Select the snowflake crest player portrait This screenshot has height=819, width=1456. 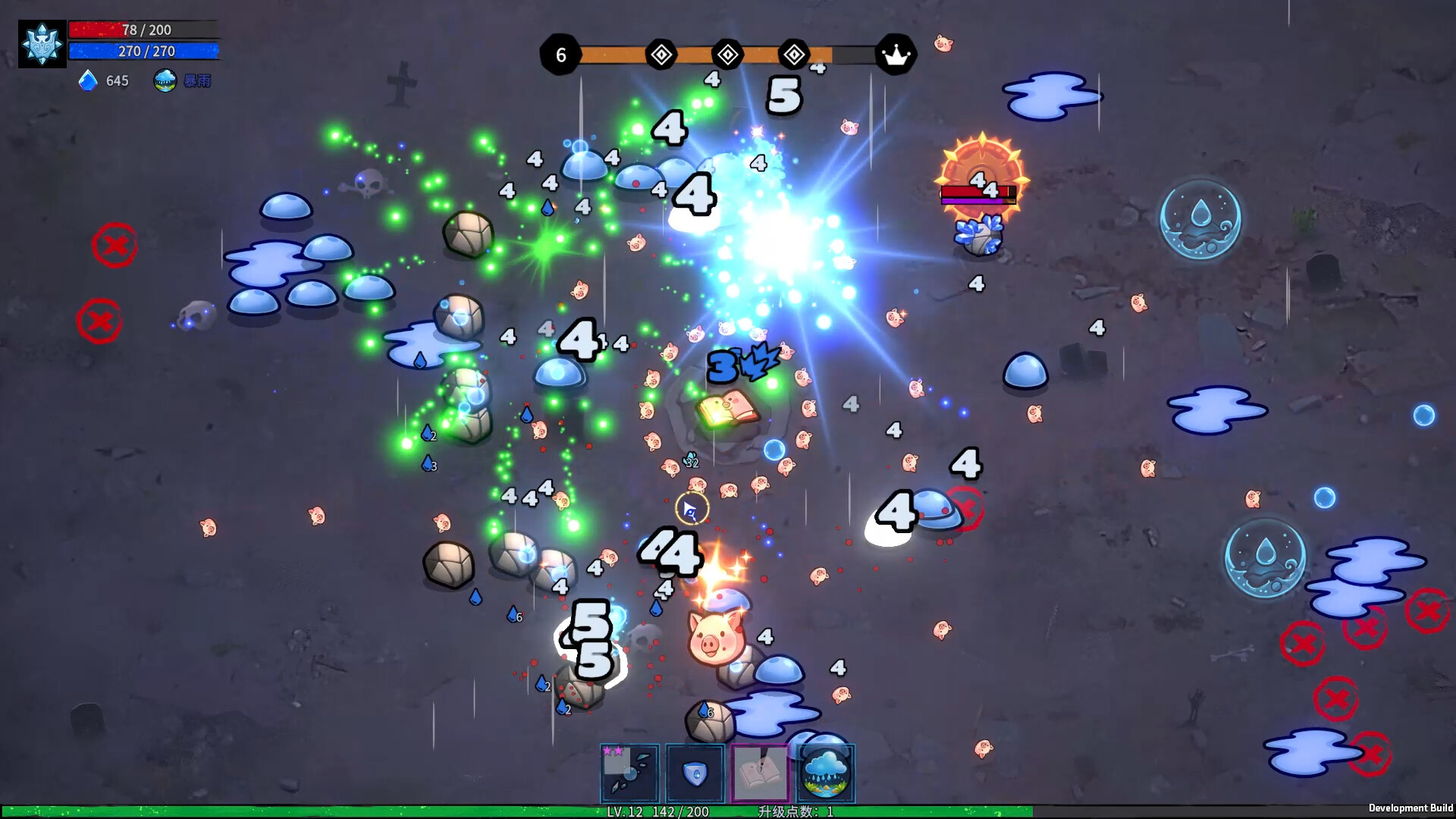[x=42, y=42]
